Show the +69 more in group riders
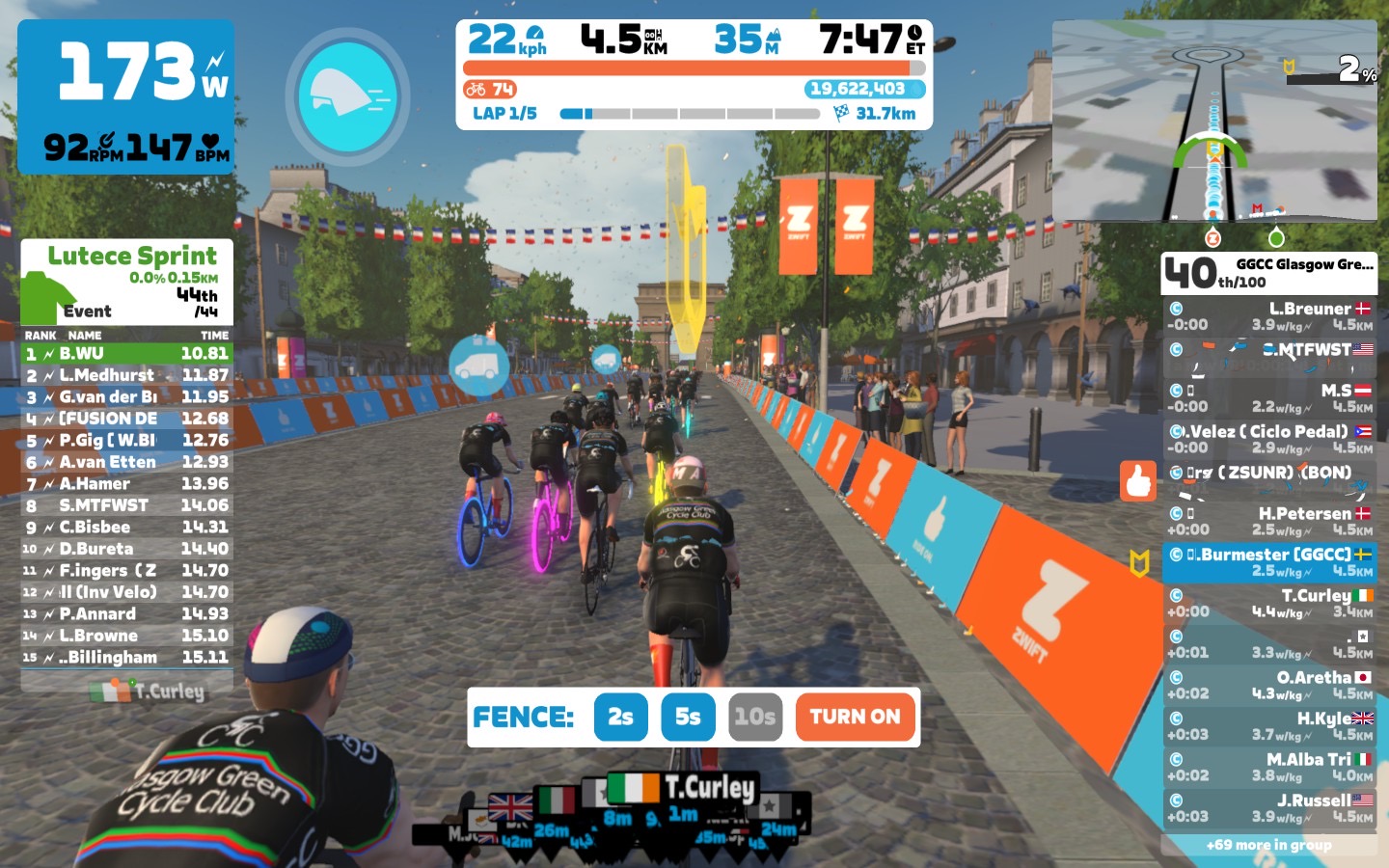 click(1268, 845)
